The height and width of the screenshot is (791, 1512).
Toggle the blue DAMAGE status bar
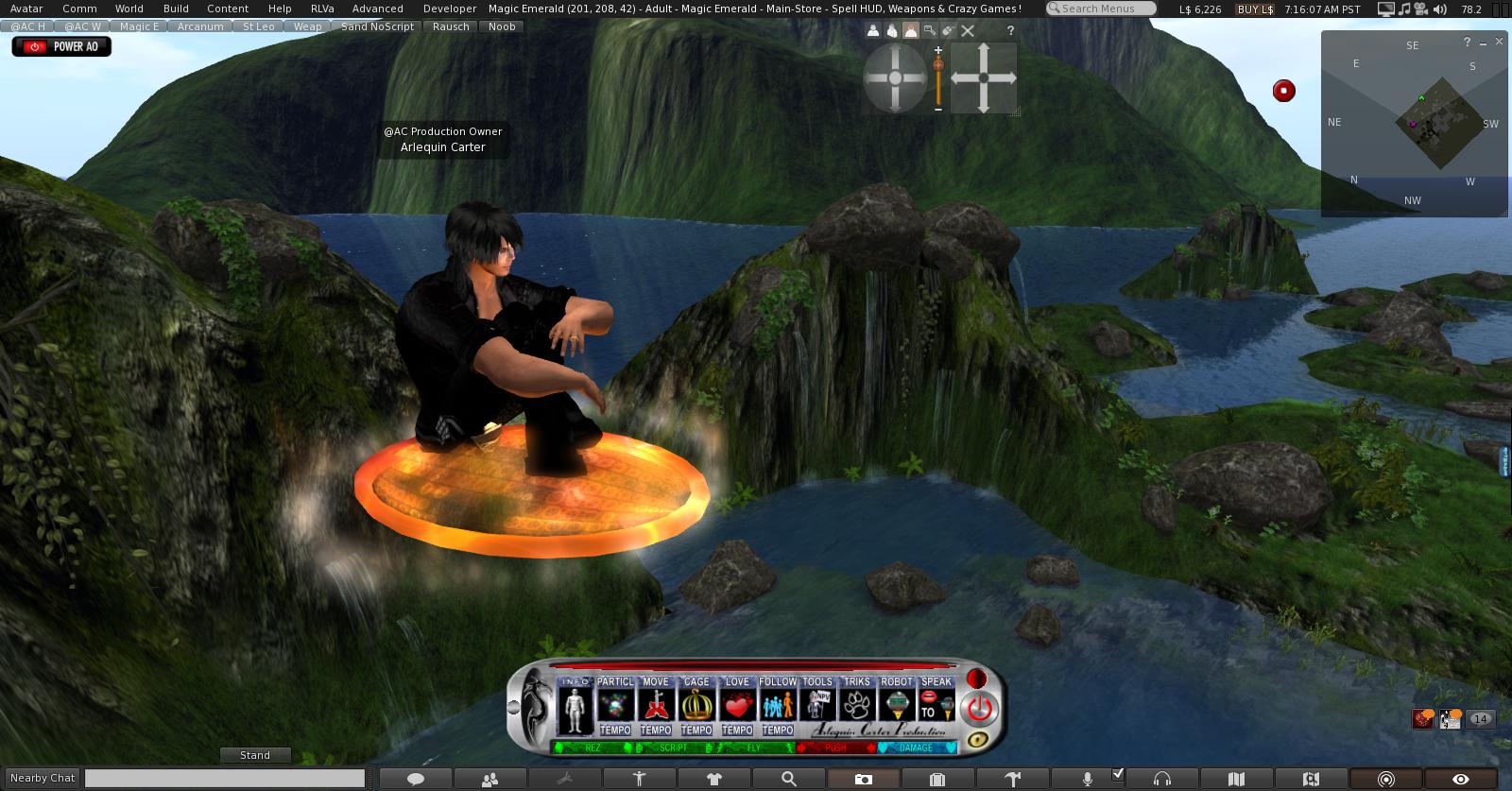916,748
